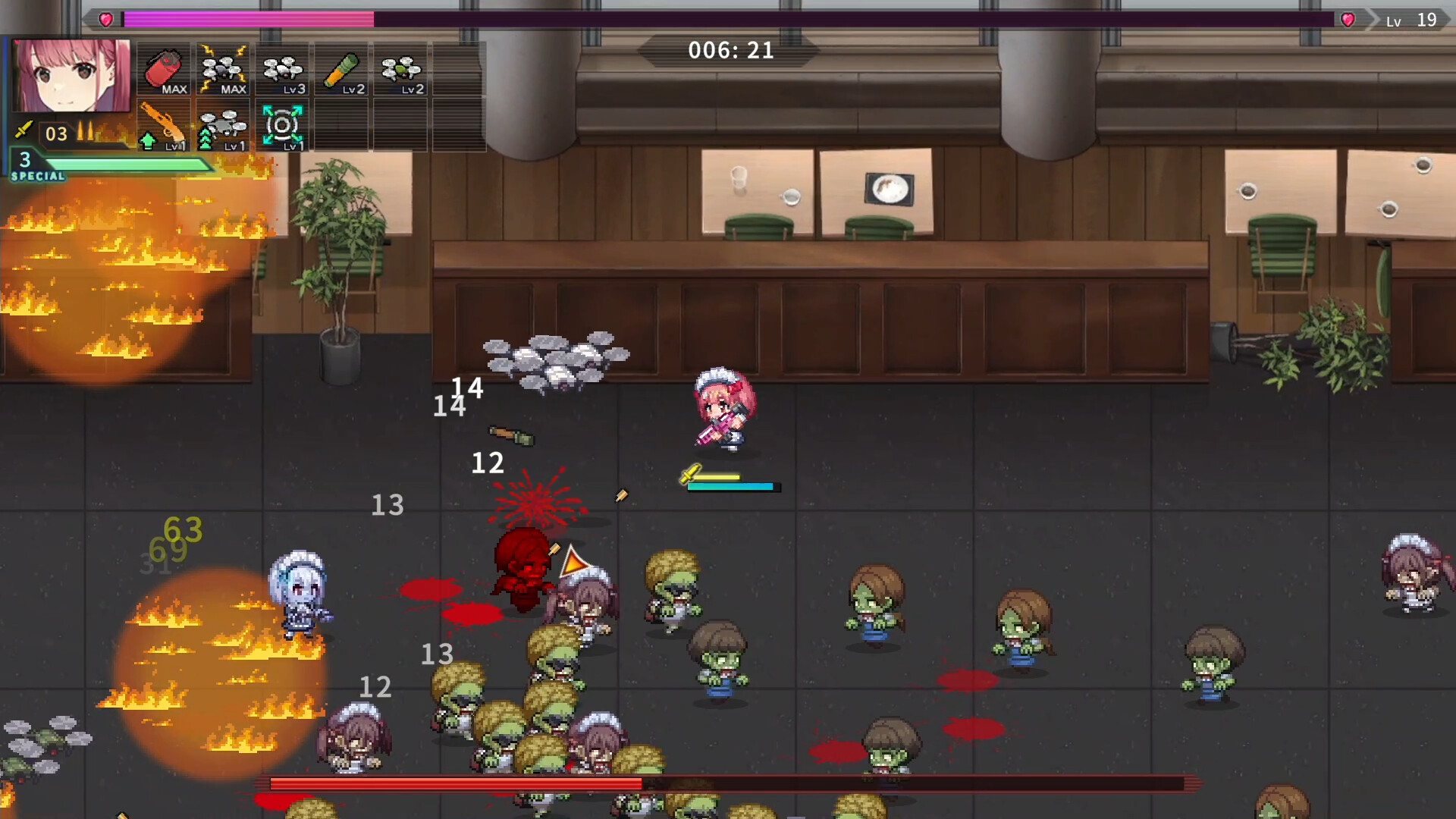Click the 006:21 timer banner

point(730,52)
